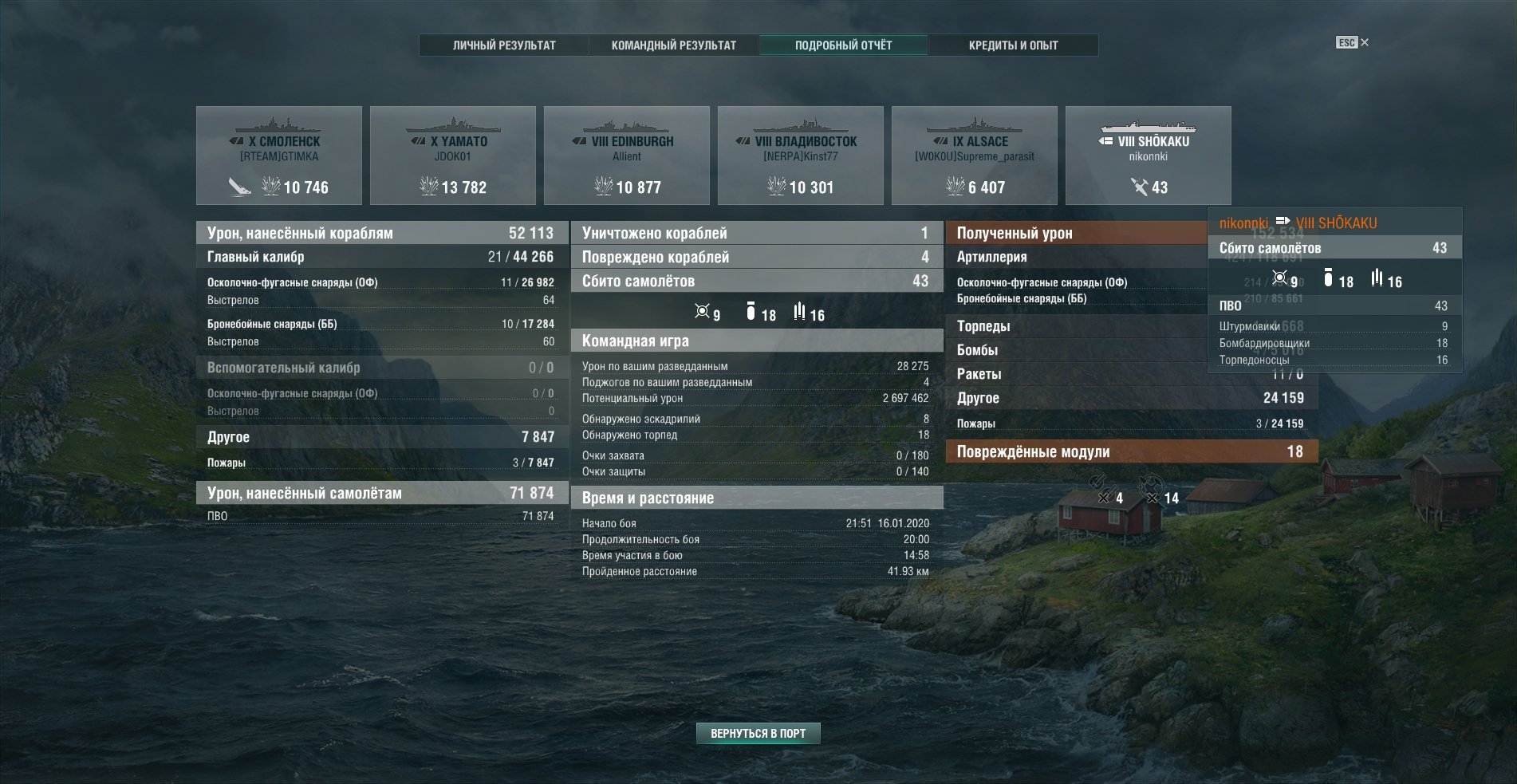Select the Подробный отчёт tab
Screen dimensions: 1517x784
[843, 45]
